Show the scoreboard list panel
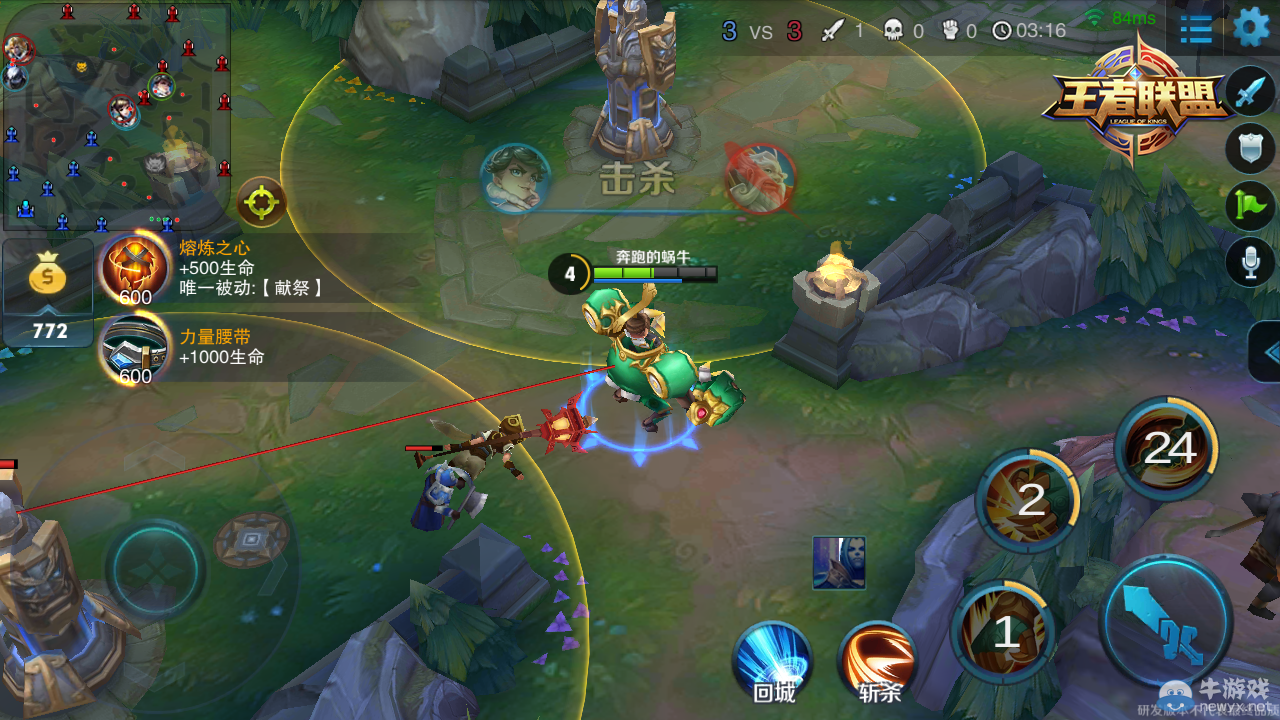The image size is (1280, 720). click(1196, 29)
